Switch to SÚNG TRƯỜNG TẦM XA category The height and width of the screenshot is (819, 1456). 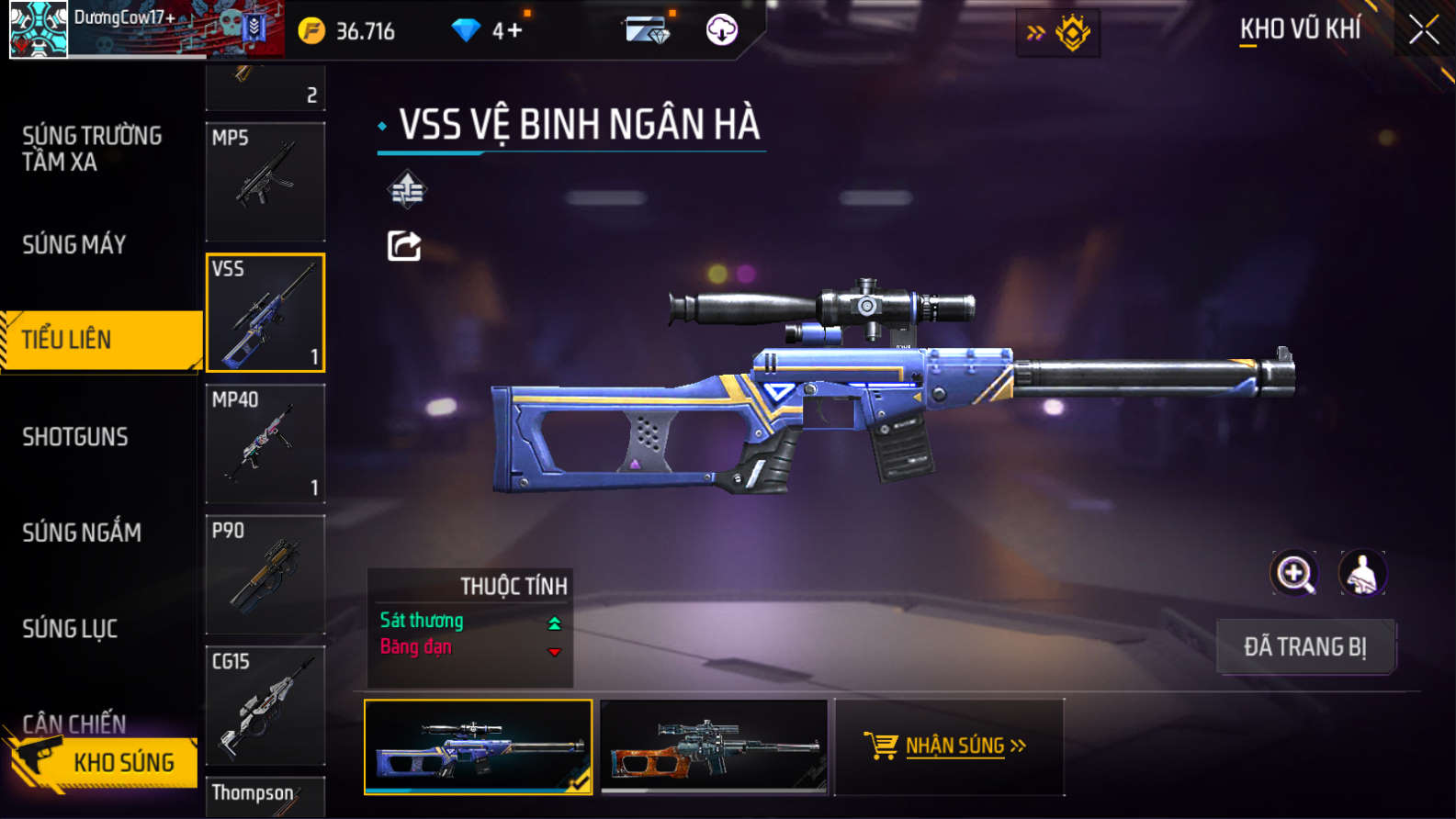point(92,149)
